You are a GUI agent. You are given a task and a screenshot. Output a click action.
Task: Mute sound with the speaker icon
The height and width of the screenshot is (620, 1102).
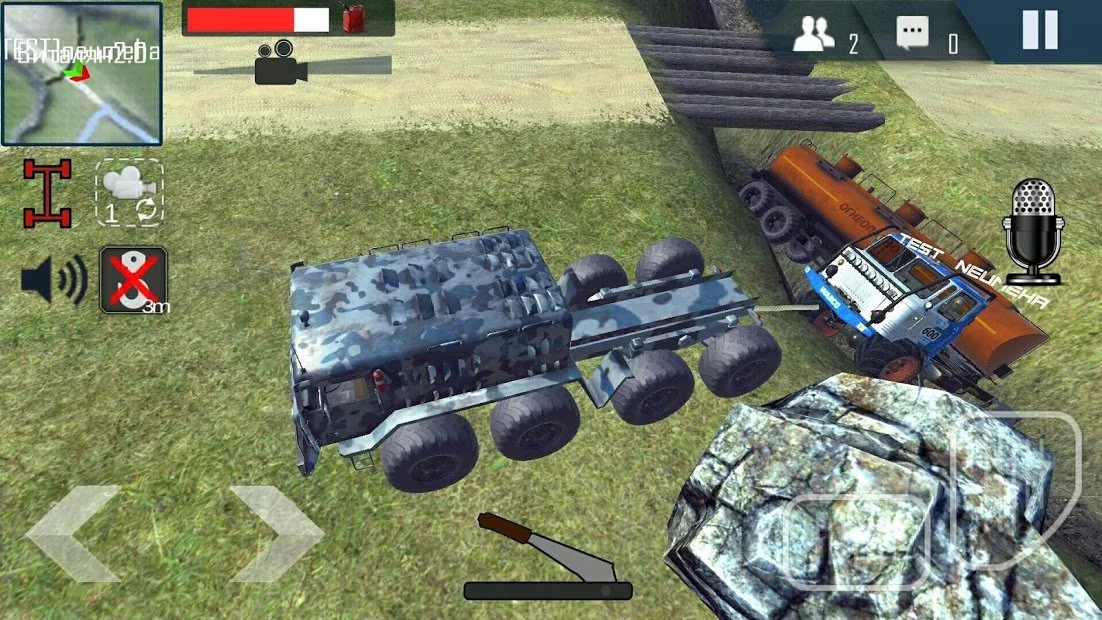click(53, 281)
